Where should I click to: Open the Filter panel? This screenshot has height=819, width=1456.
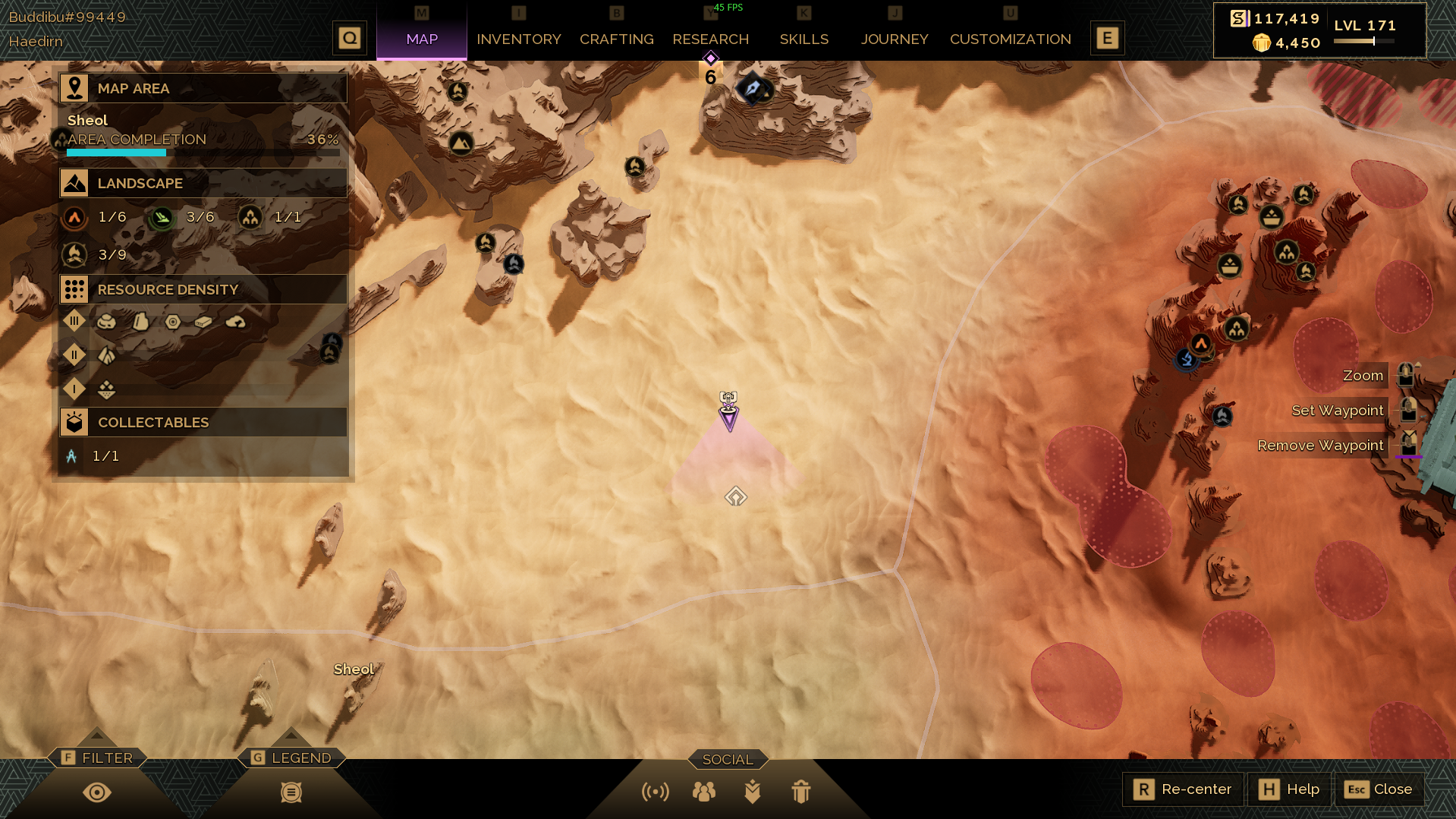pyautogui.click(x=97, y=758)
